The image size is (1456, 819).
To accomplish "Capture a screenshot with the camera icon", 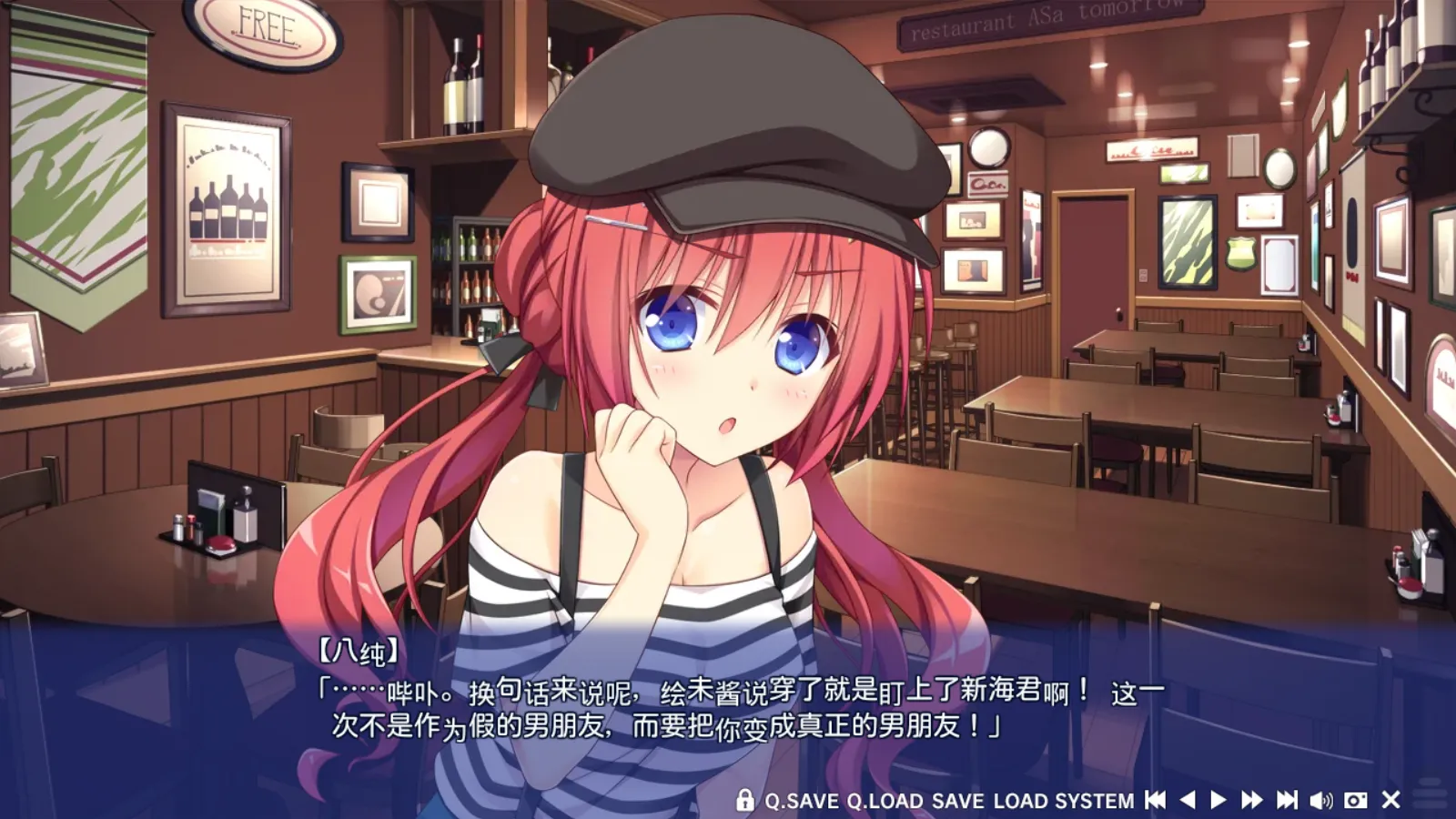I will tap(1356, 801).
